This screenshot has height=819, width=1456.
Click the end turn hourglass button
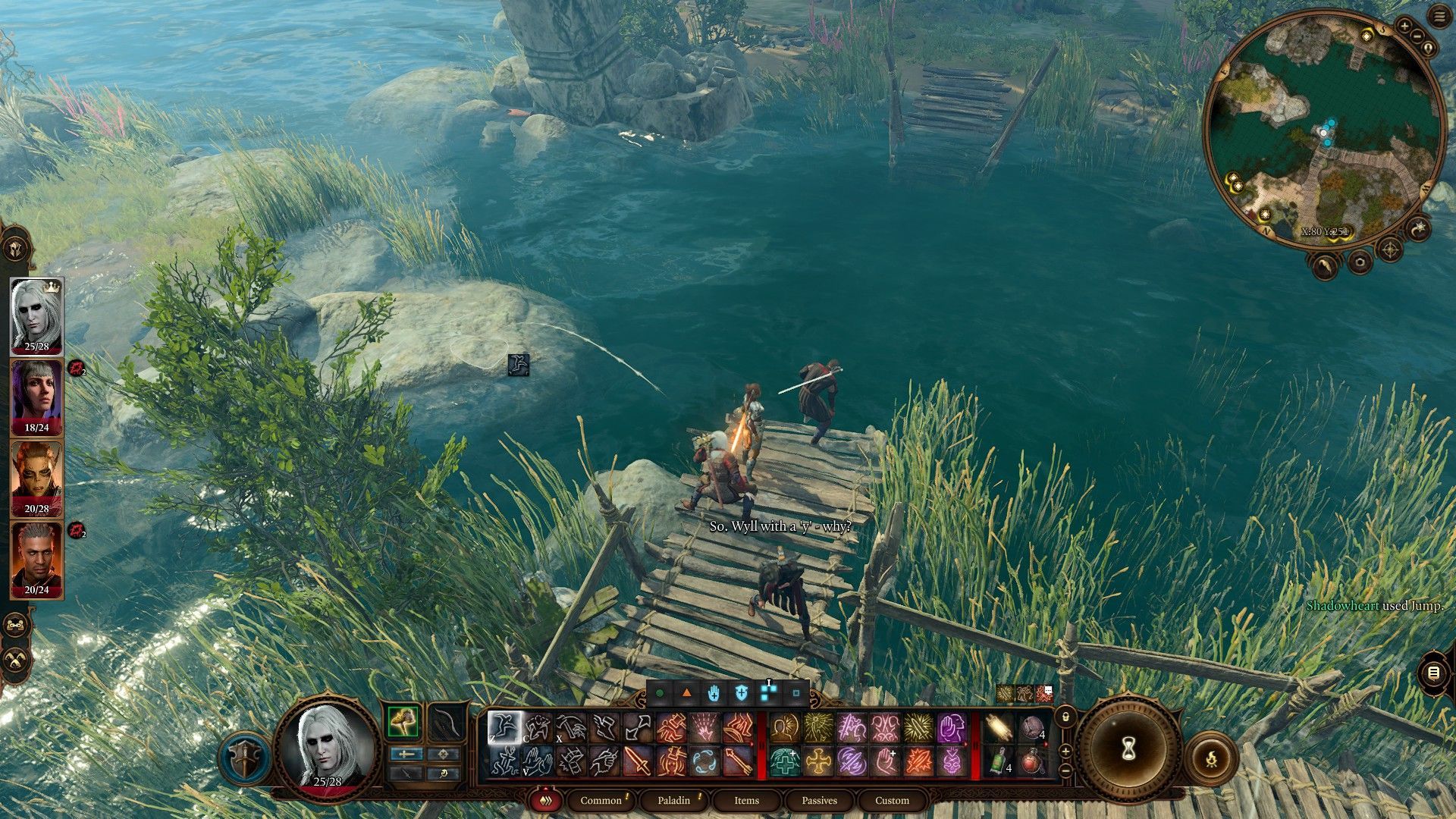click(1128, 749)
